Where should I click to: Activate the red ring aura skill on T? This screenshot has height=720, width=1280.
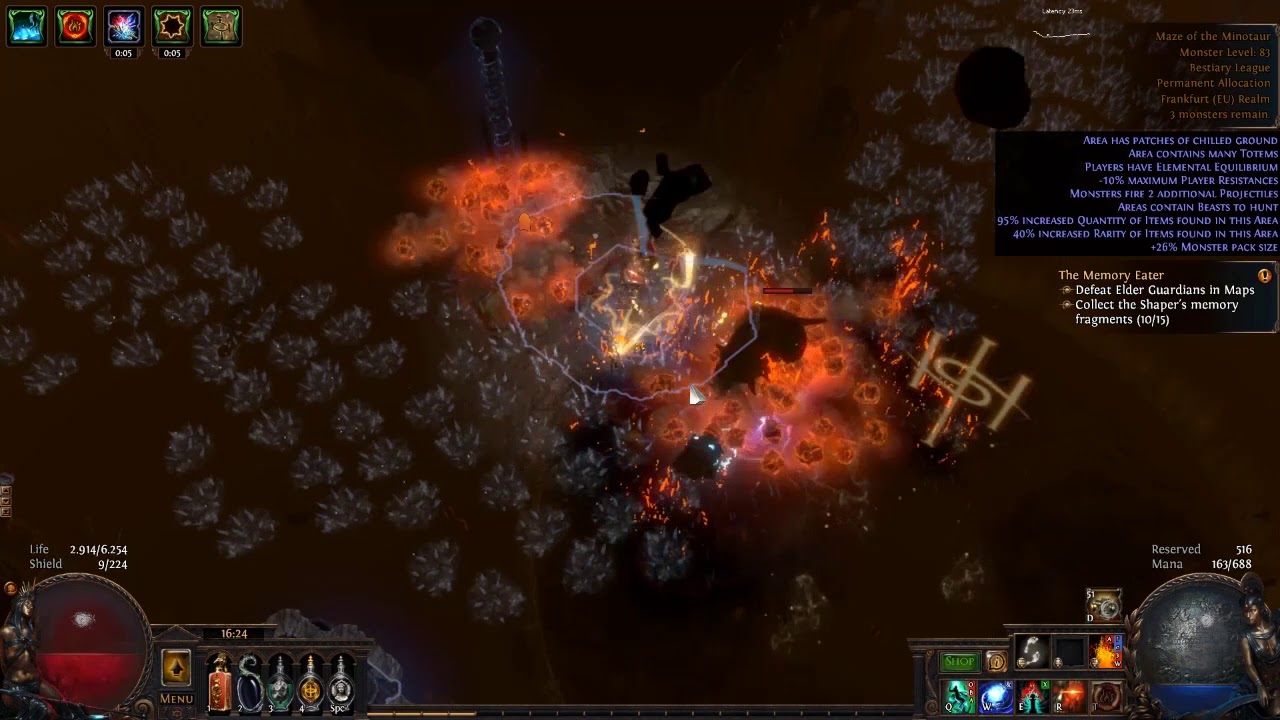click(x=1106, y=696)
